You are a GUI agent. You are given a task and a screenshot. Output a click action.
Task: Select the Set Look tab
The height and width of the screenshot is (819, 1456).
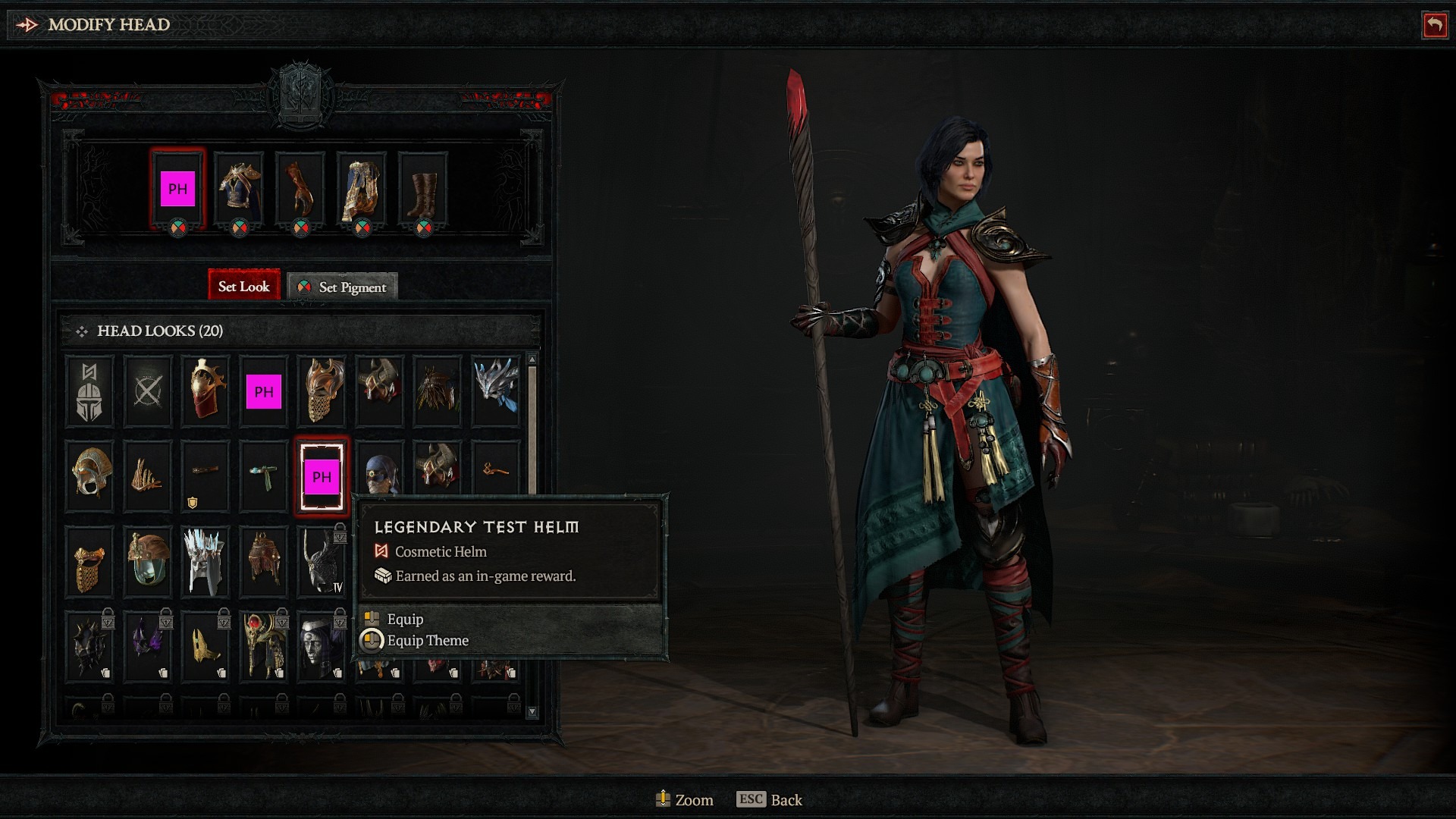click(x=243, y=286)
